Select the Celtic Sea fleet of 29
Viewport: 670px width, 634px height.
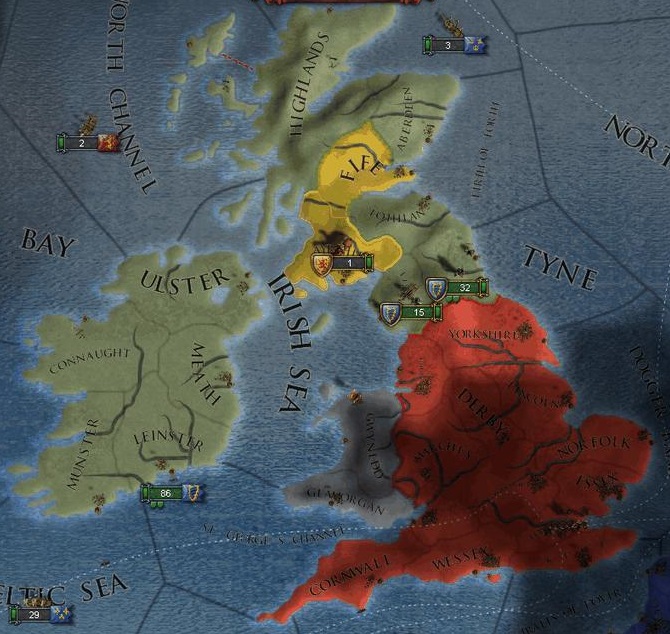tap(40, 613)
